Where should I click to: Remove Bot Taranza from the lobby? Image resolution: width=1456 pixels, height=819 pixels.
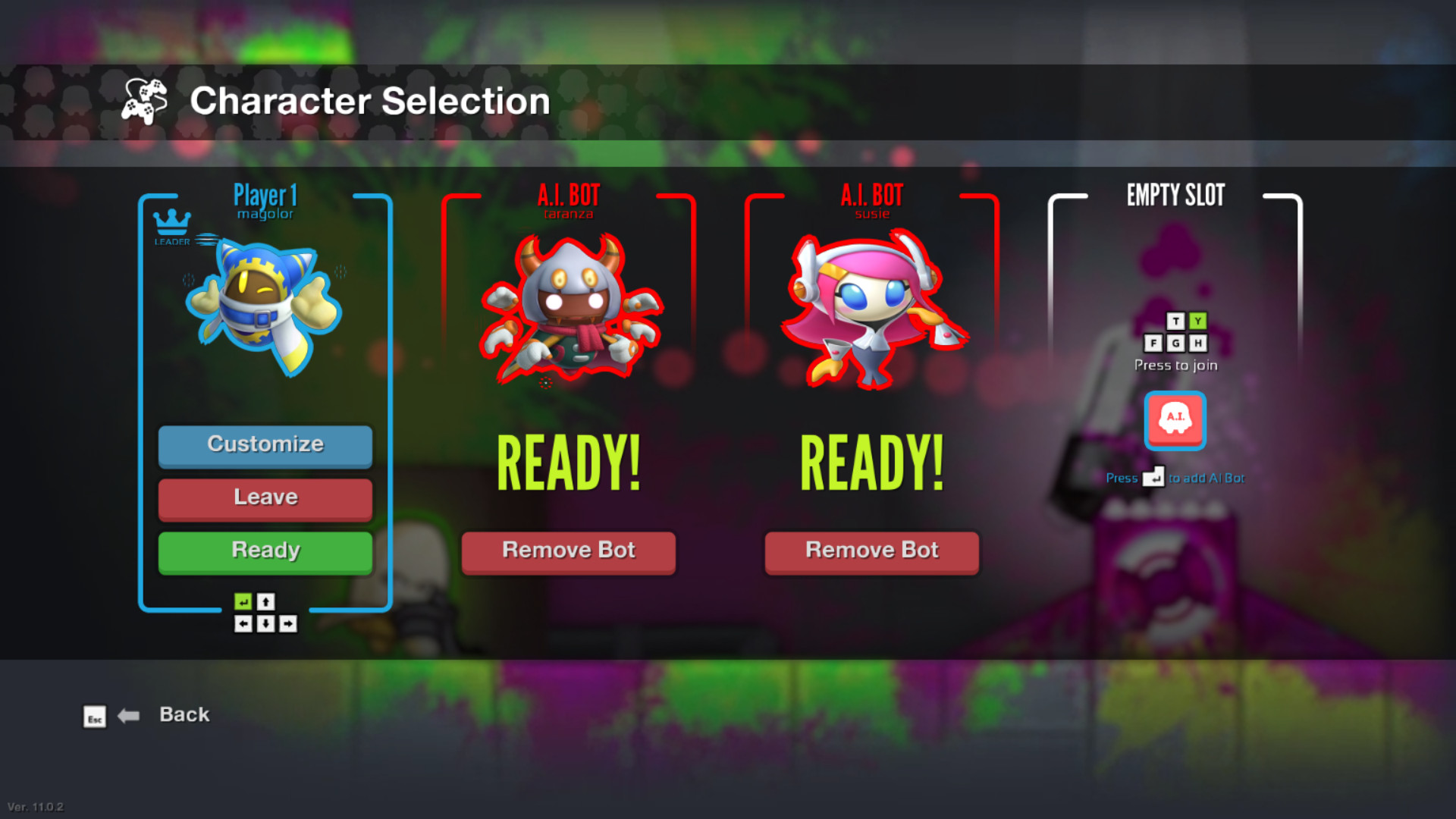568,551
